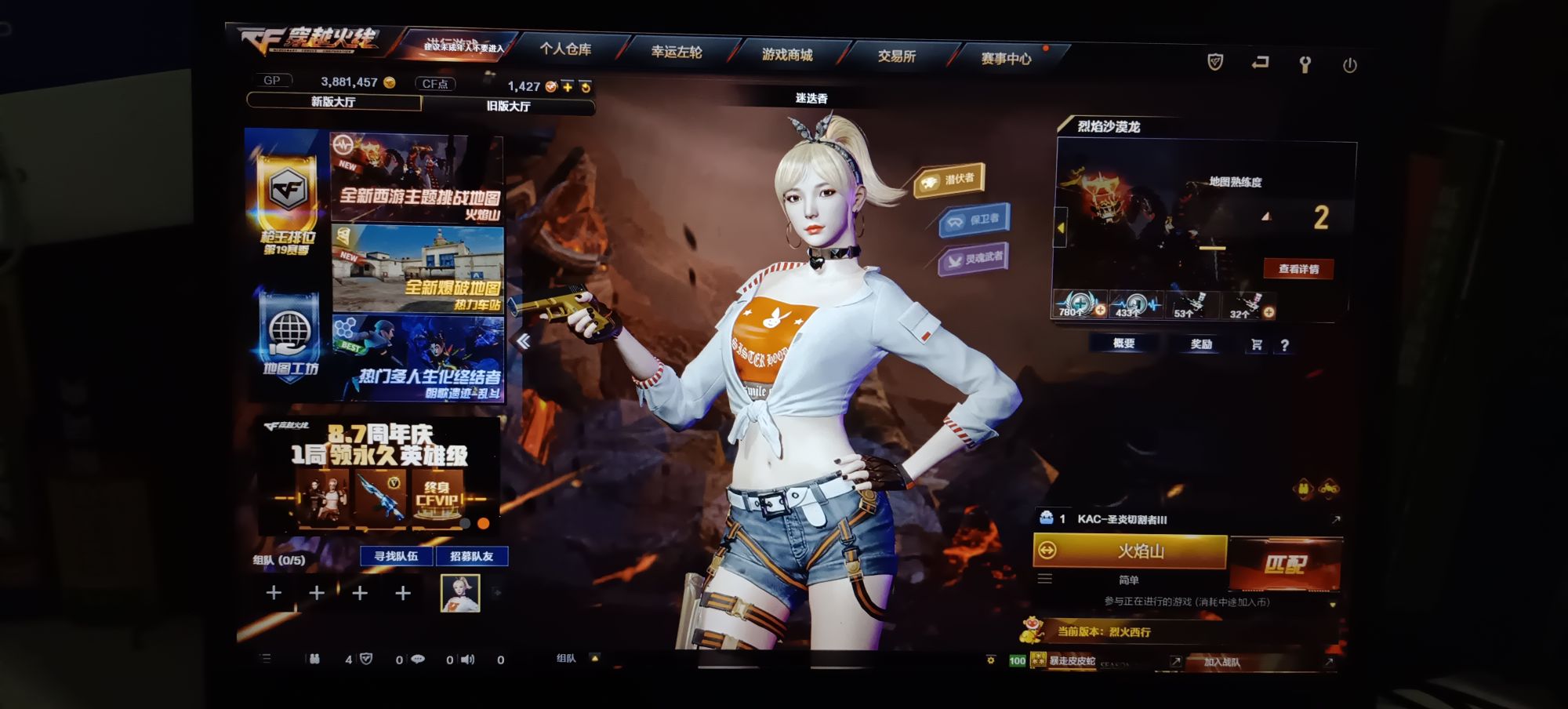This screenshot has width=1568, height=709.
Task: Select the 保卫者 faction
Action: [x=976, y=221]
